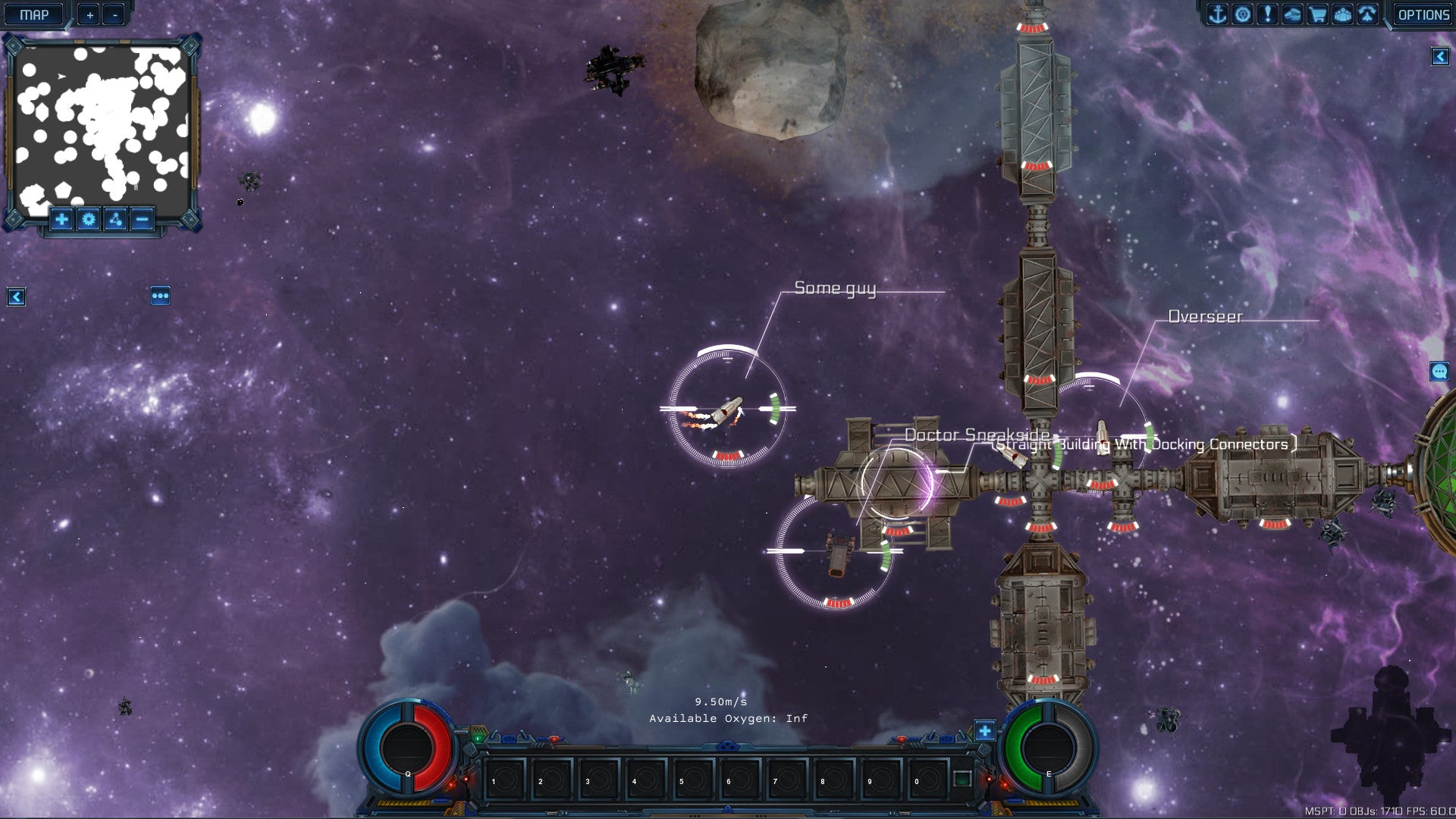Viewport: 1456px width, 819px height.
Task: Open the captain's hat icon
Action: [1292, 14]
